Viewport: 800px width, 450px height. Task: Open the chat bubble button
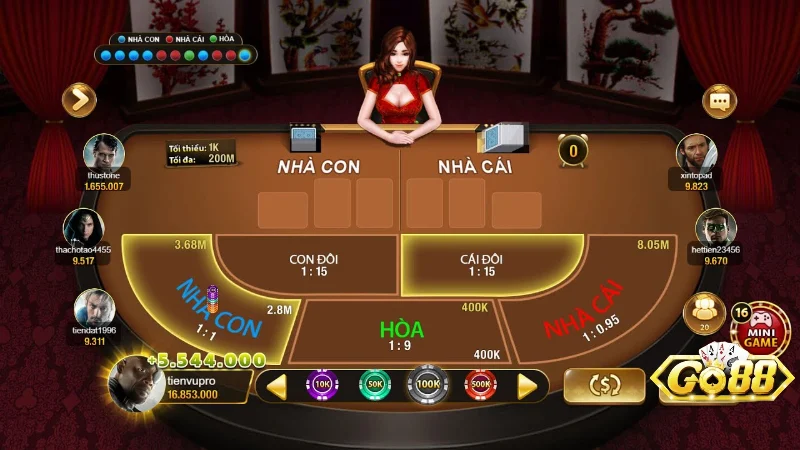718,100
